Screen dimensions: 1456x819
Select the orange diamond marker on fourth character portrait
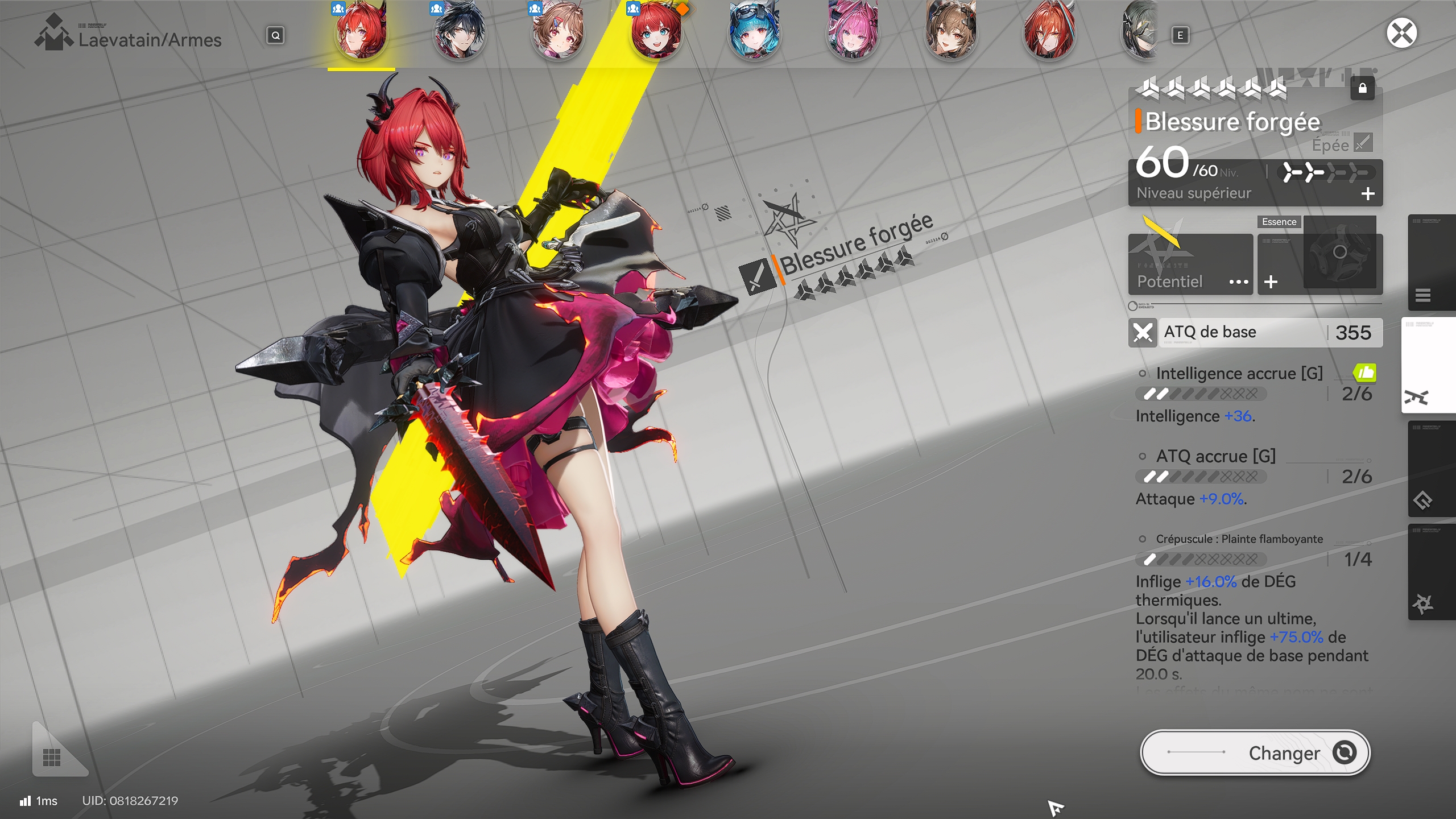point(684,10)
